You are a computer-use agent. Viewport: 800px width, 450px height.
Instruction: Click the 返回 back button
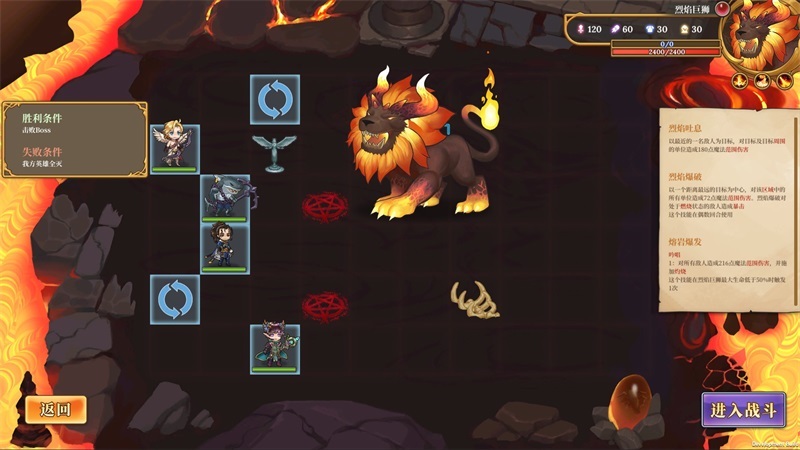point(56,408)
